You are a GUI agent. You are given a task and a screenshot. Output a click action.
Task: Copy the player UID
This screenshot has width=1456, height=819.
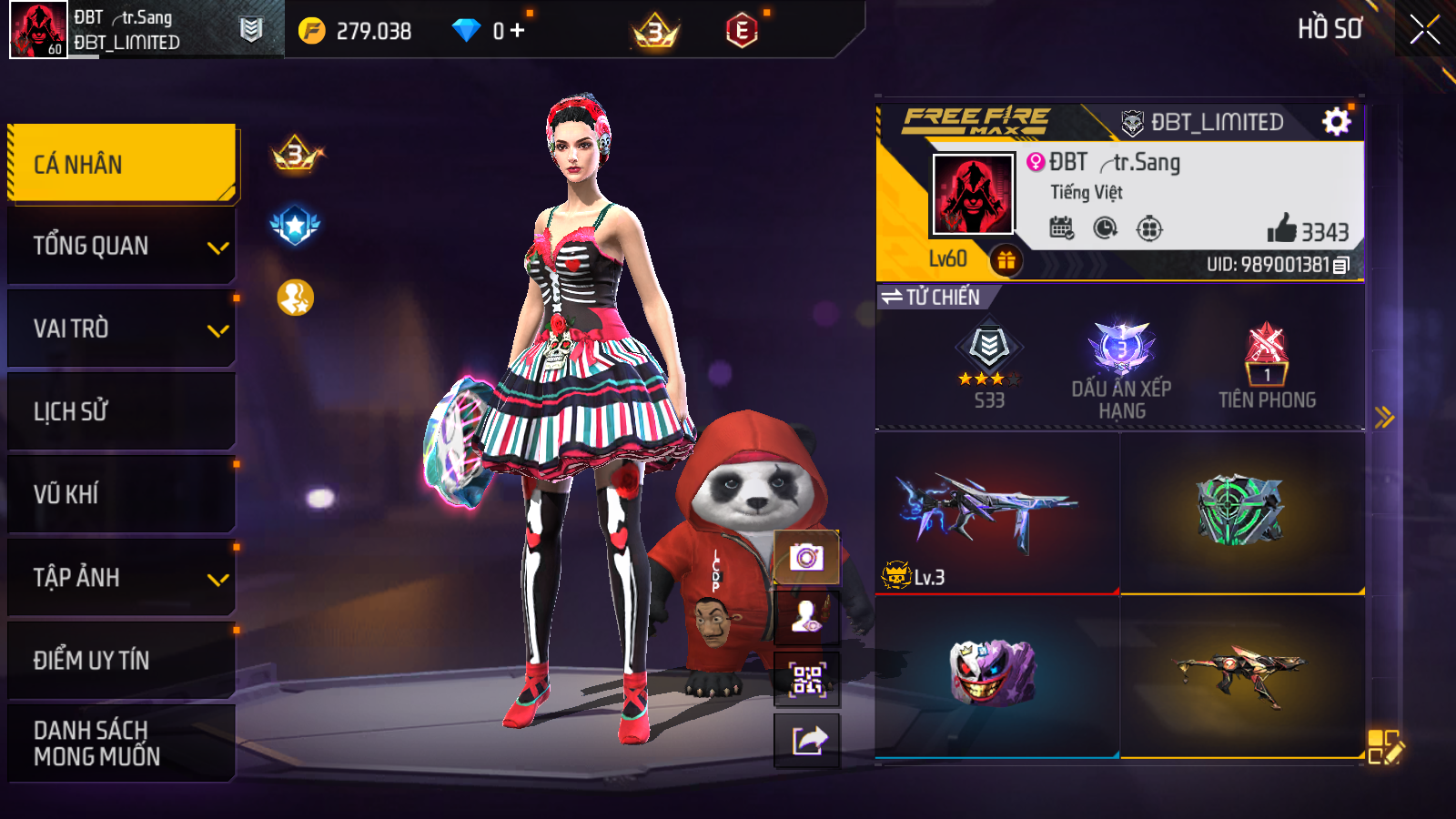click(1341, 265)
